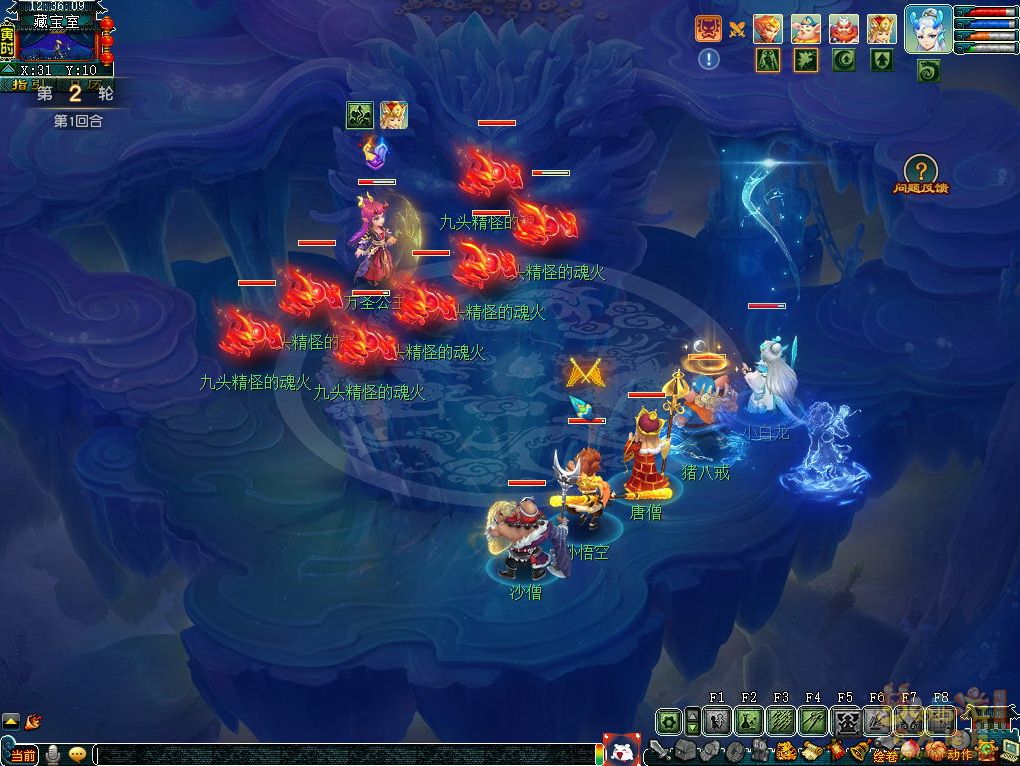
Task: Select the Sun Wukong team portrait
Action: point(768,29)
